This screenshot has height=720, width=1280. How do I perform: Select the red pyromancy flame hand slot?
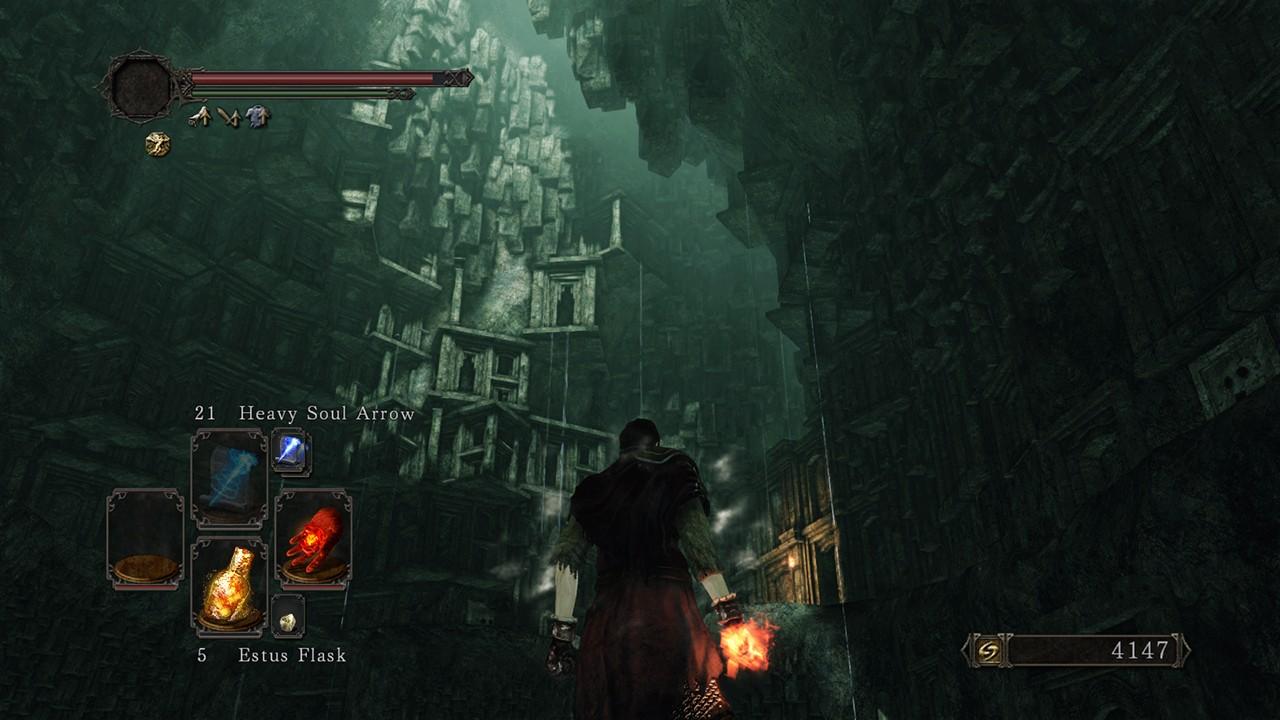pos(312,537)
